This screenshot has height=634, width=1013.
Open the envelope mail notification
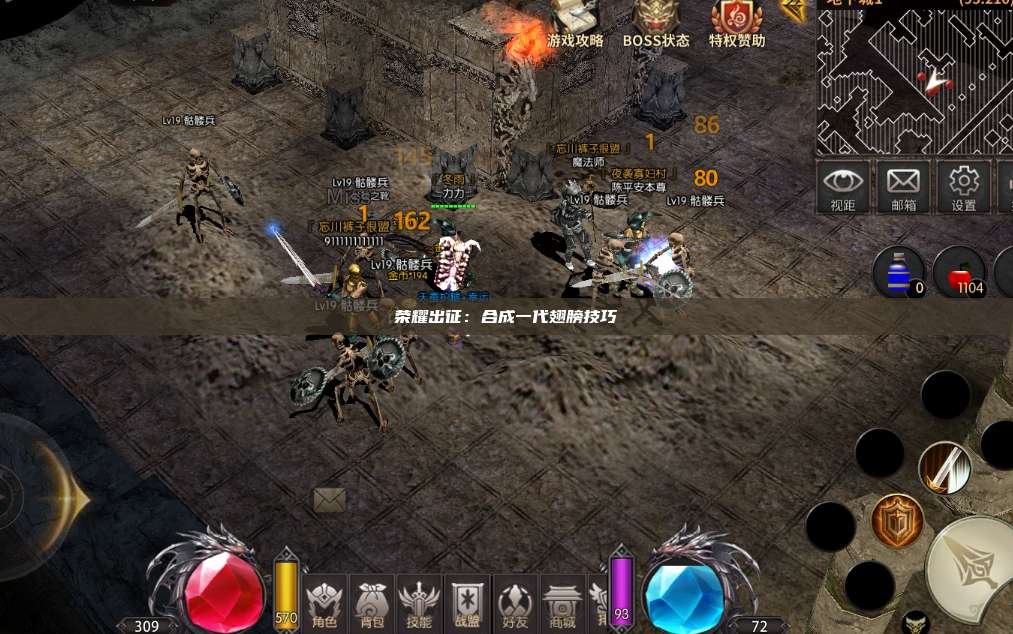pos(329,499)
